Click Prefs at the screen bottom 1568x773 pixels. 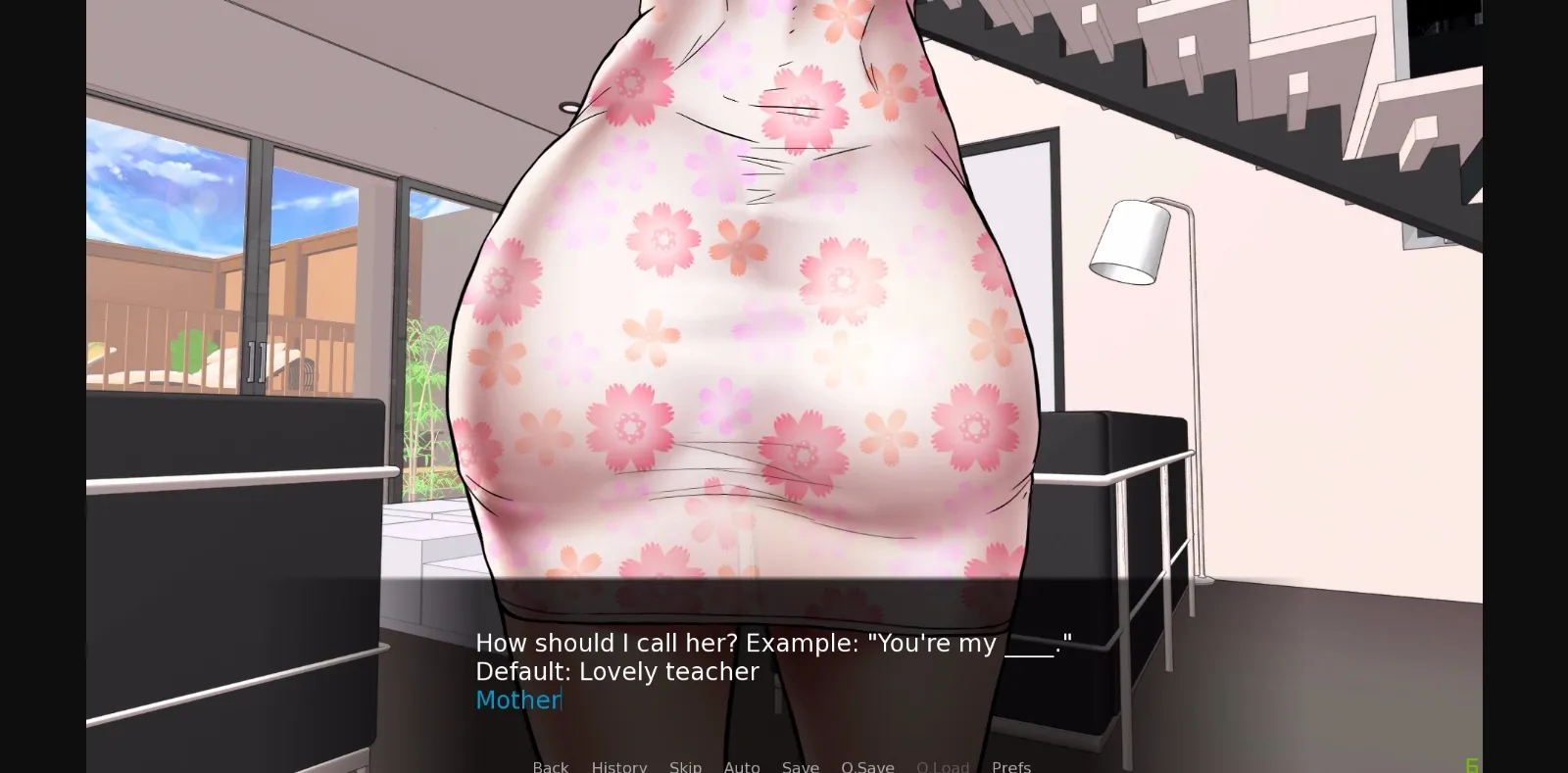click(x=1011, y=767)
